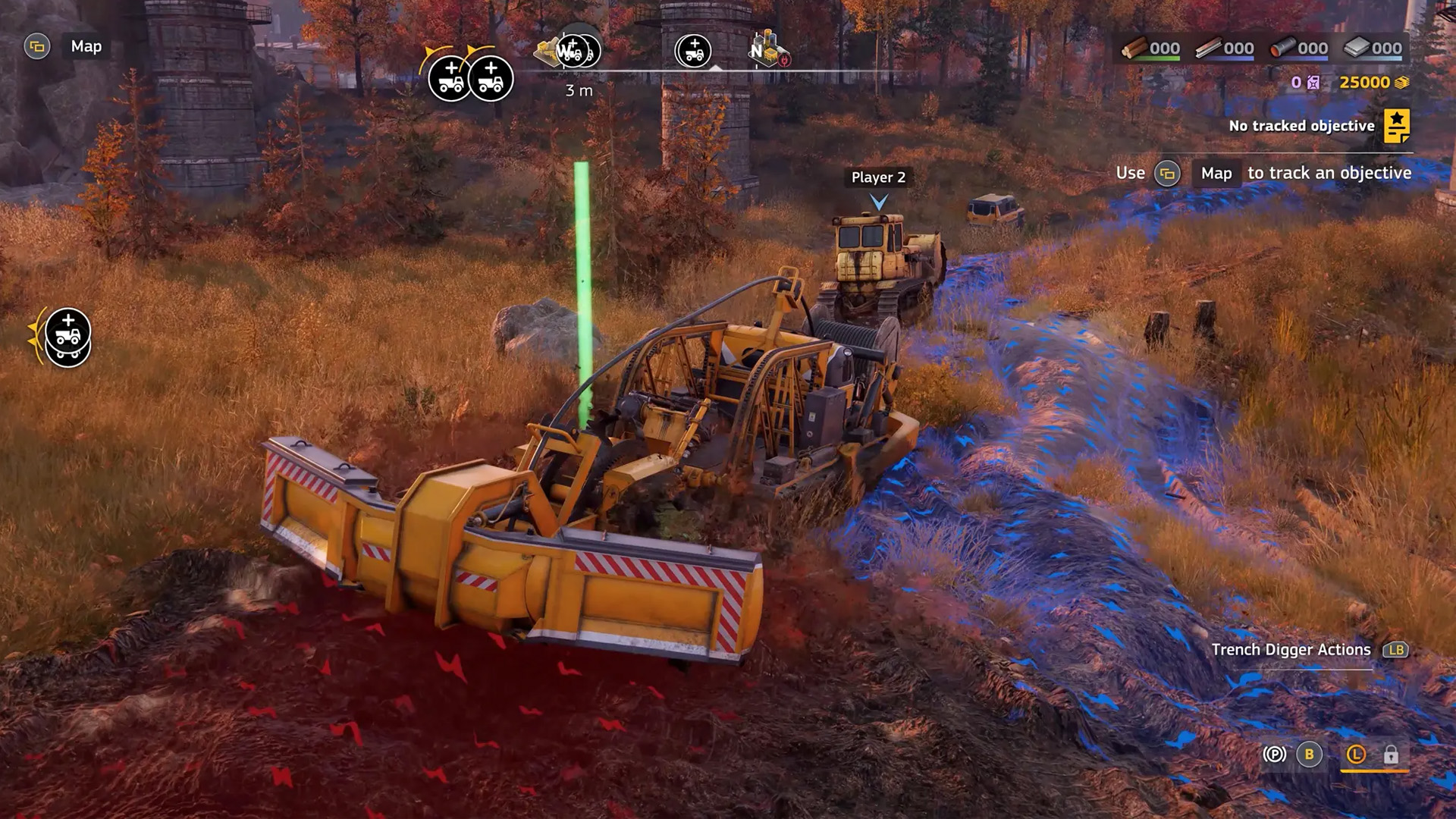Click the padlock lock icon
This screenshot has width=1456, height=819.
(1391, 755)
